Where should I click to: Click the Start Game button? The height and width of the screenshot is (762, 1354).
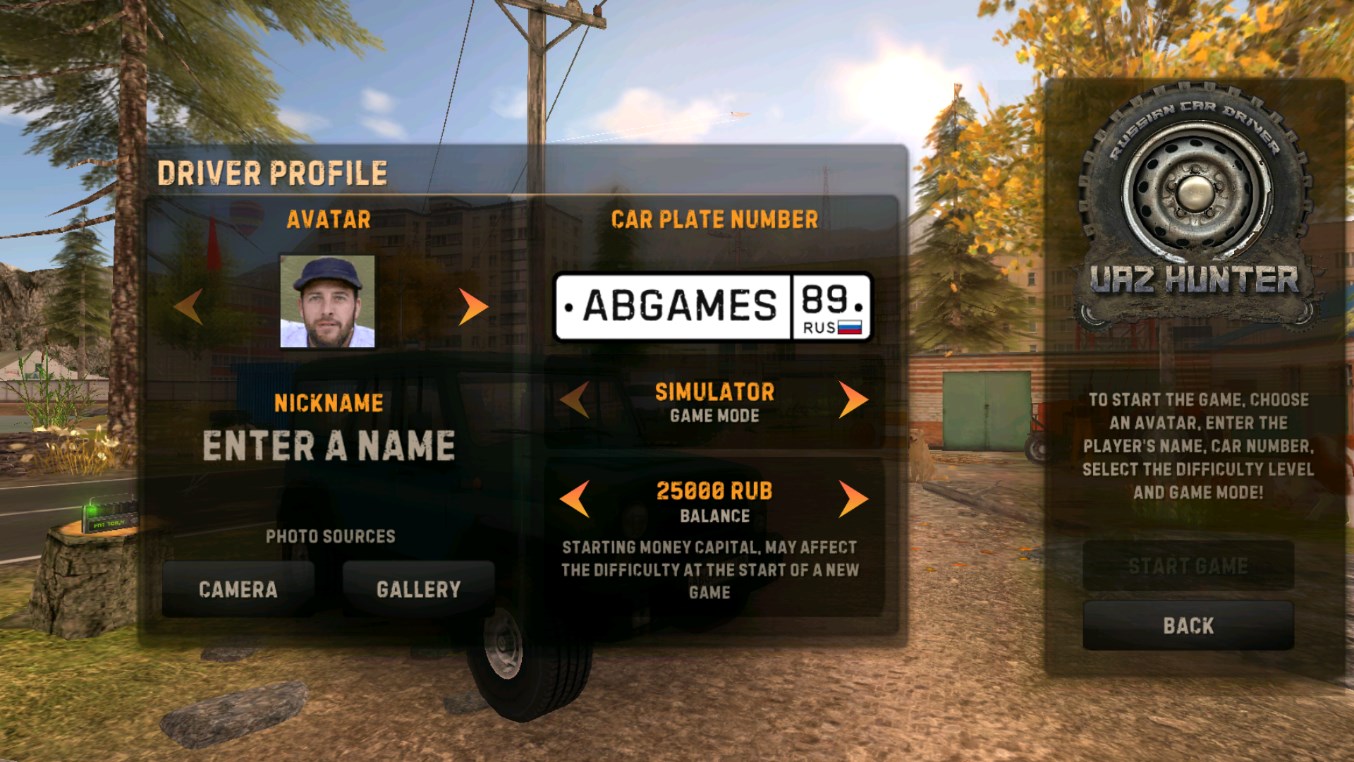click(1188, 566)
